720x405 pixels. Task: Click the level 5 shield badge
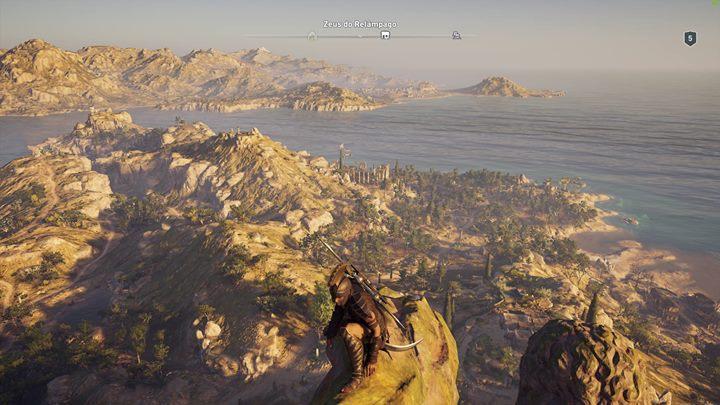[689, 38]
